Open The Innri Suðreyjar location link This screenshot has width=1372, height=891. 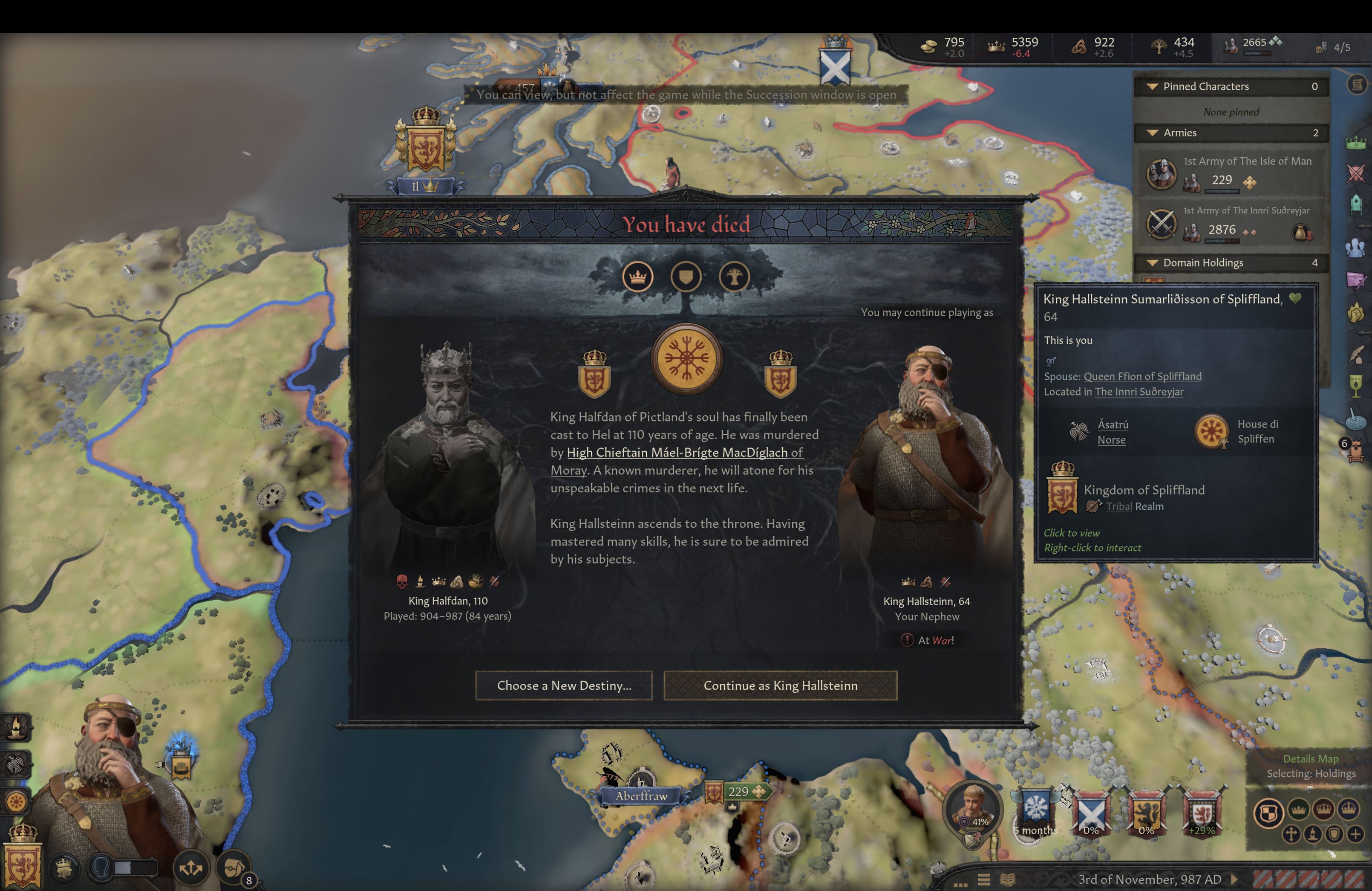pyautogui.click(x=1138, y=392)
